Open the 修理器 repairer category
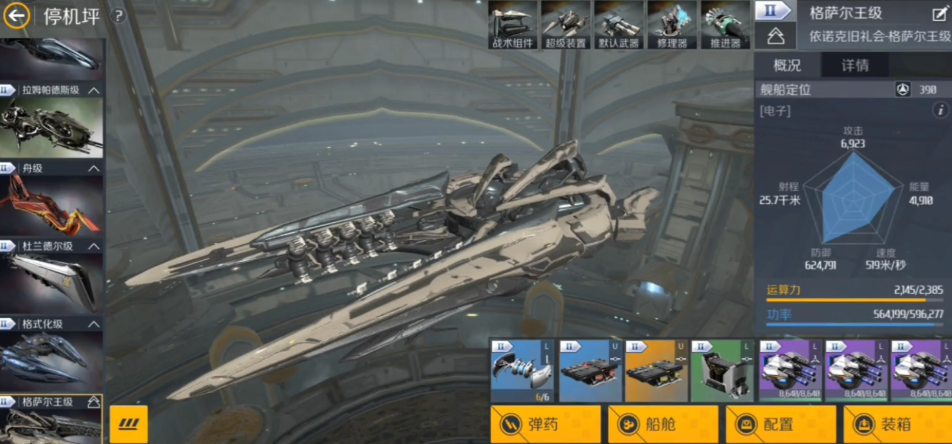 pyautogui.click(x=672, y=24)
